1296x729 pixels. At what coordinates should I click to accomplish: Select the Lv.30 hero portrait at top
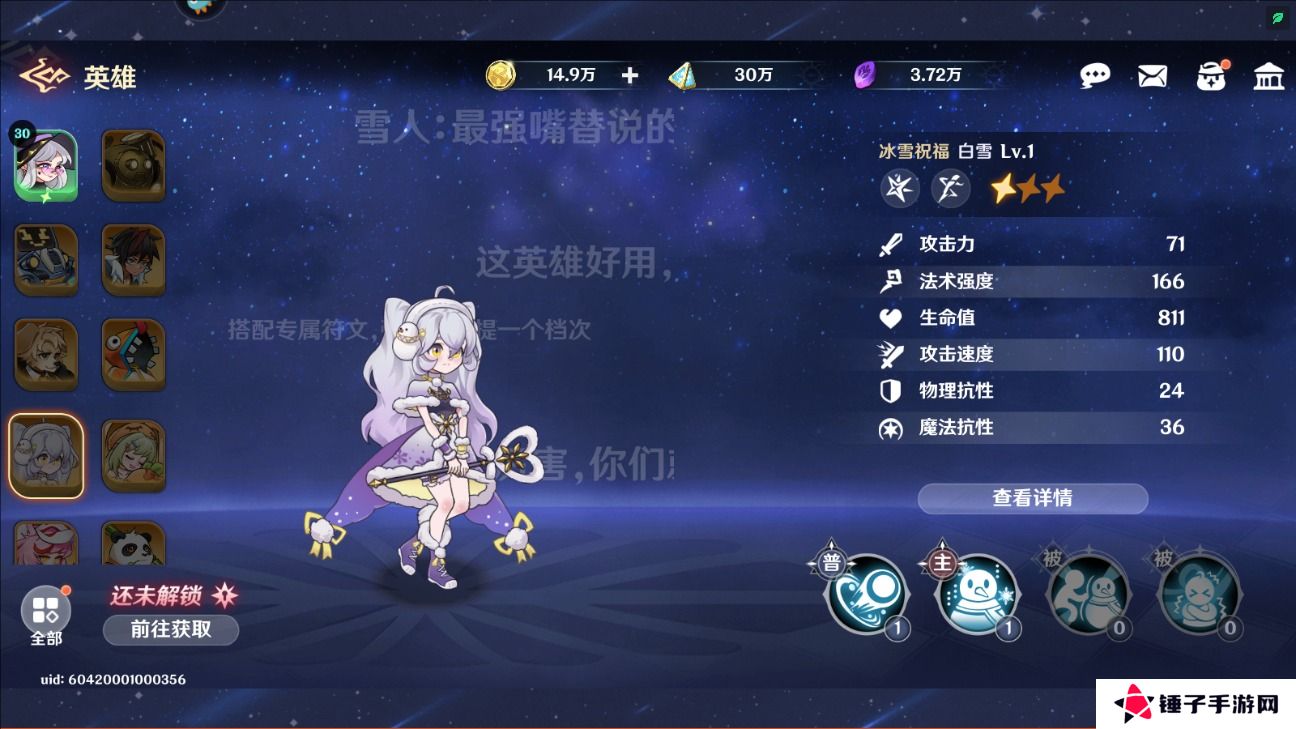(x=45, y=163)
